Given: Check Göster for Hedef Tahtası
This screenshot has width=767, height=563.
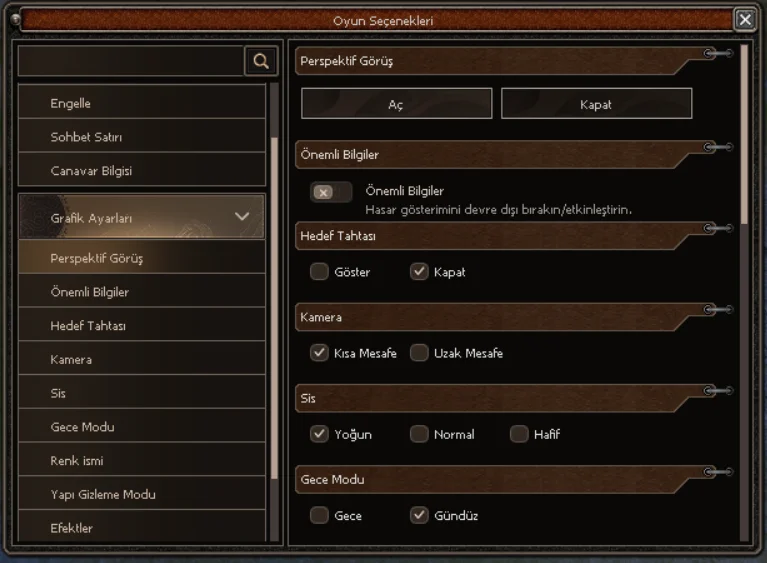Looking at the screenshot, I should pos(319,272).
